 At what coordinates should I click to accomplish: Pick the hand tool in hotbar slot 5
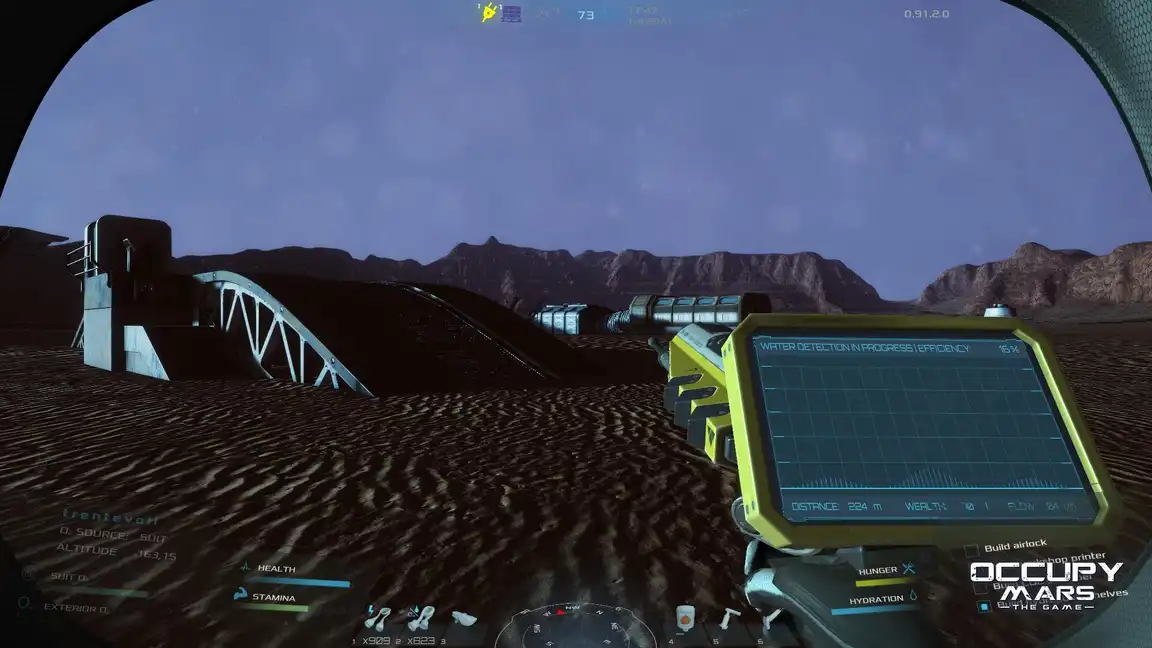pos(731,618)
